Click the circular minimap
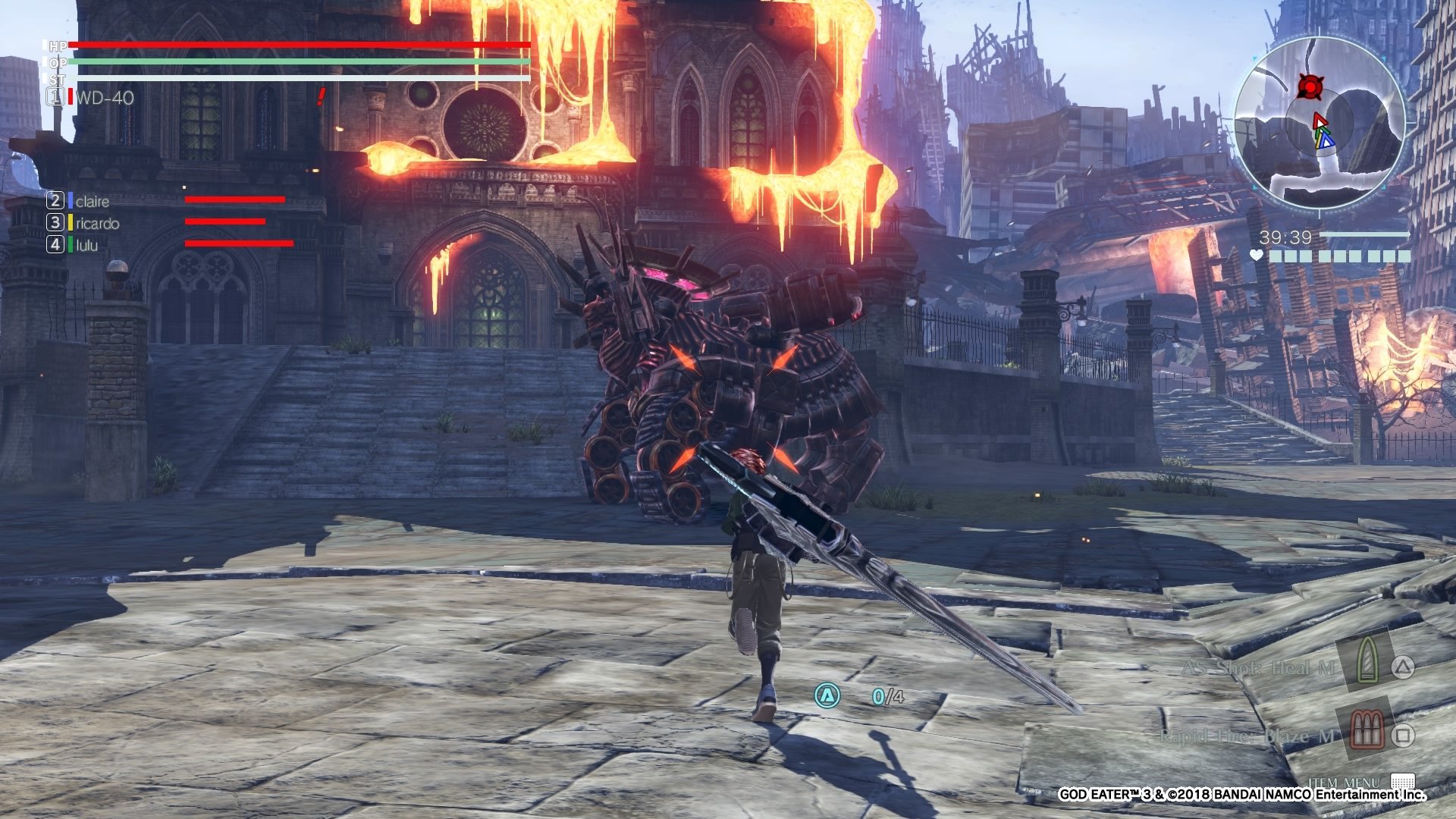Viewport: 1456px width, 819px height. (1319, 123)
